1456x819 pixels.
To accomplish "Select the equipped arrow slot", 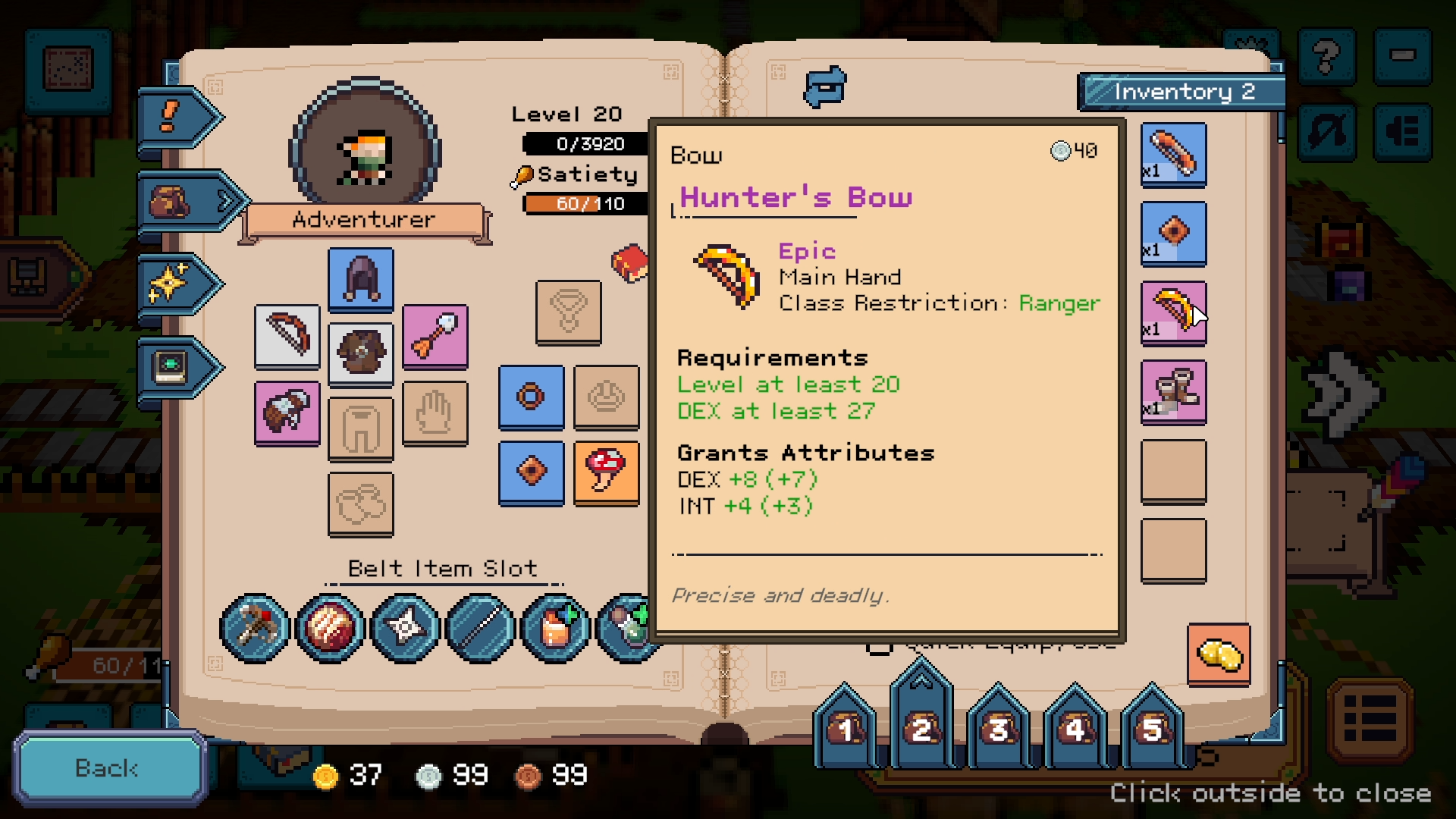I will pos(435,336).
